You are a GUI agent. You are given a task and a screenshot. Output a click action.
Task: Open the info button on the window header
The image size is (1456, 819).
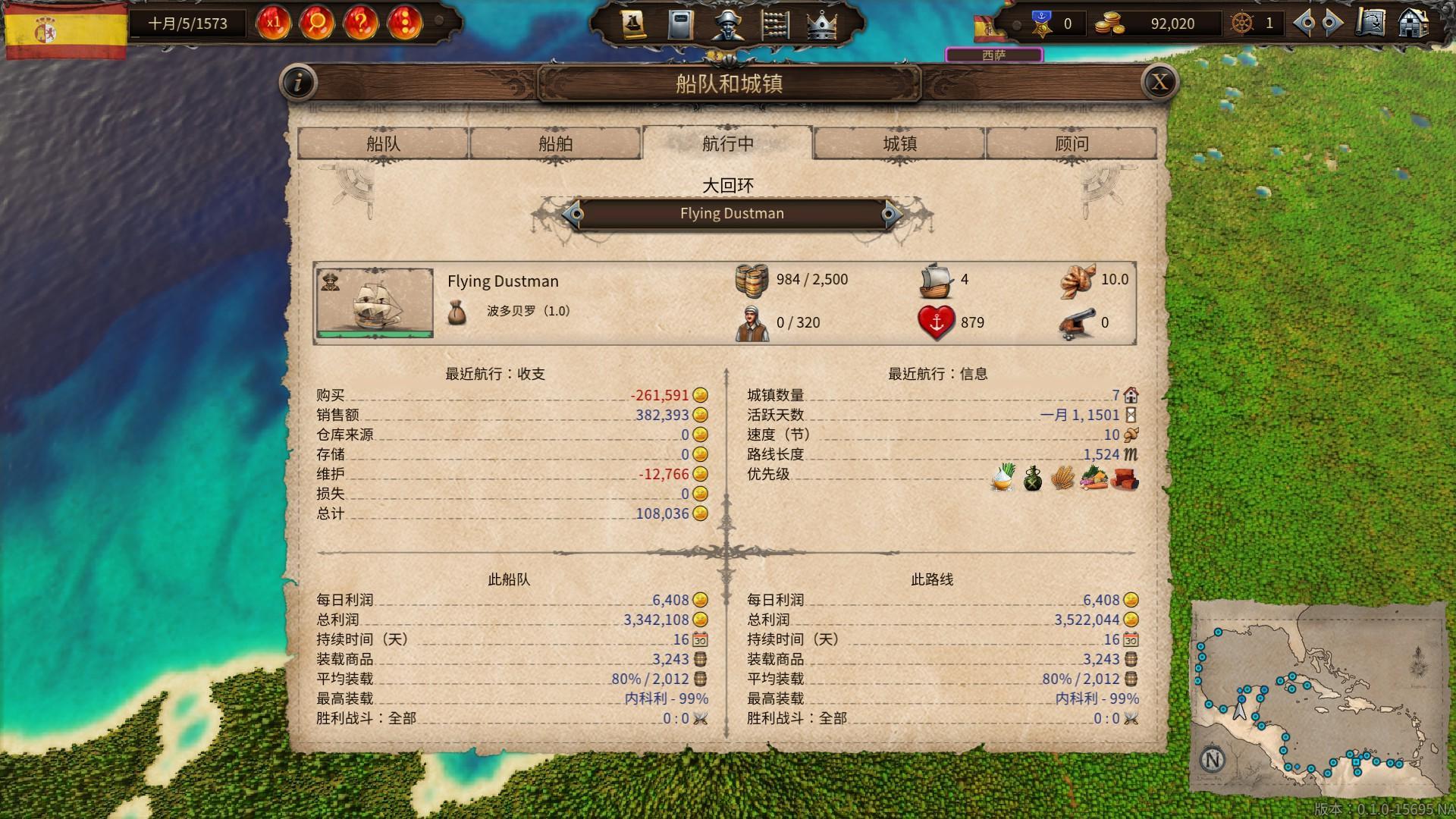[x=298, y=82]
